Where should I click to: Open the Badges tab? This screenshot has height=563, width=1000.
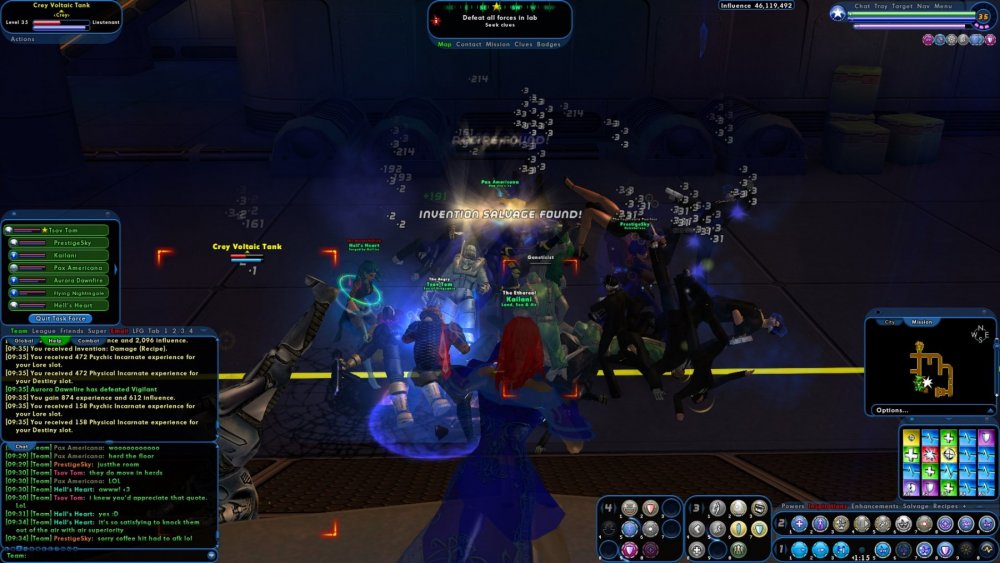(x=549, y=44)
